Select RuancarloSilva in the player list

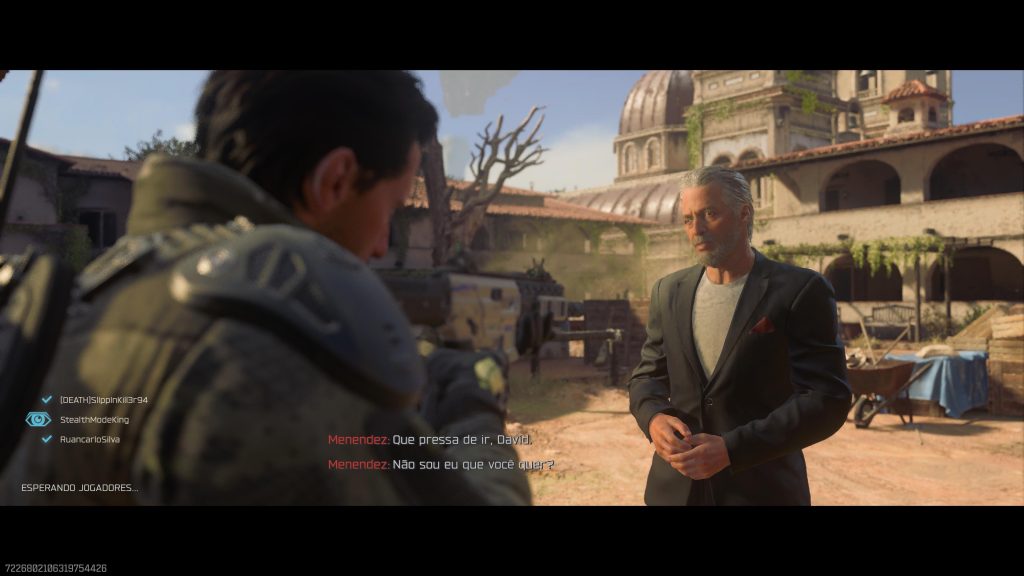point(93,439)
